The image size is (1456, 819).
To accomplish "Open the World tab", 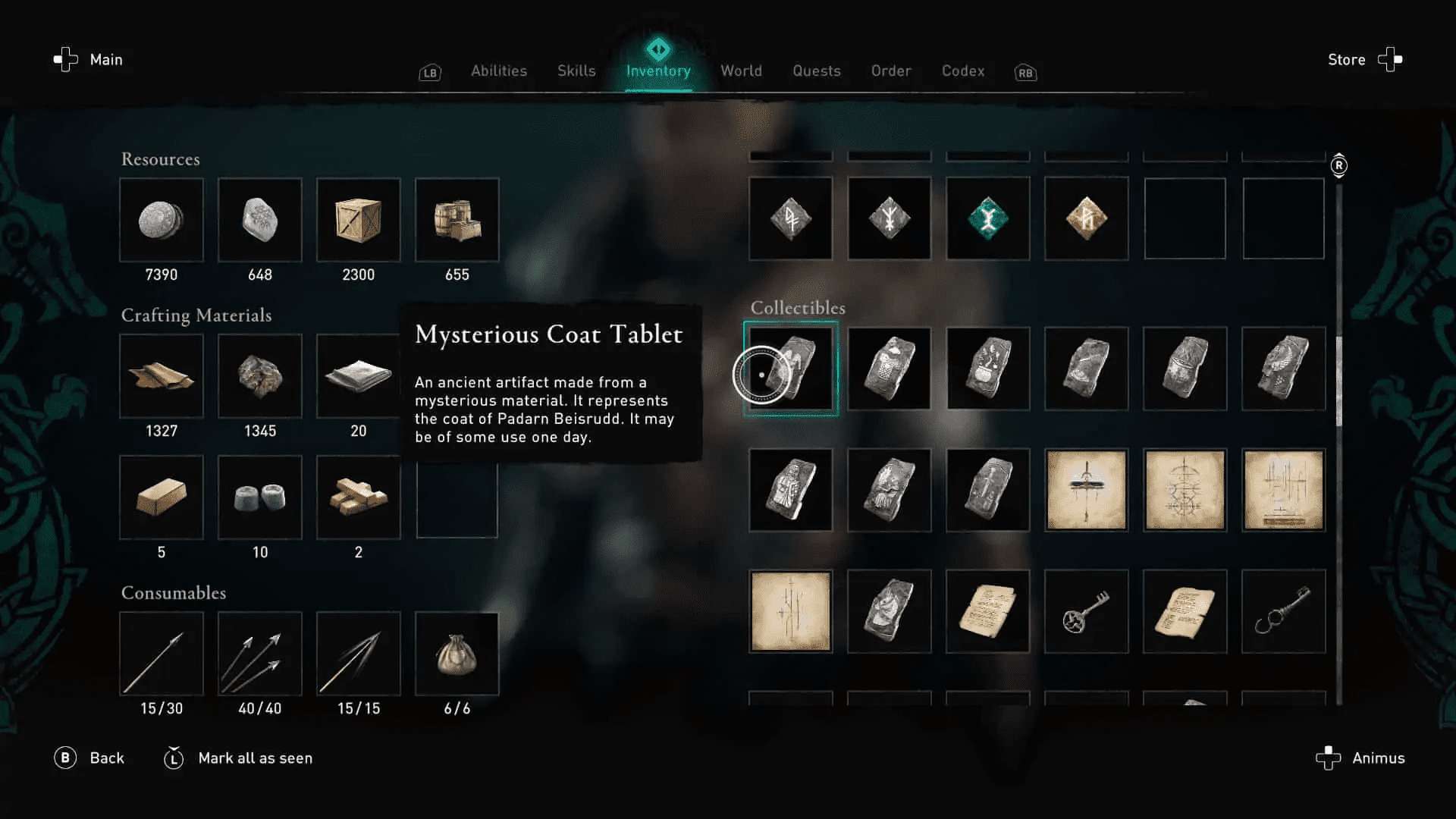I will [x=741, y=71].
